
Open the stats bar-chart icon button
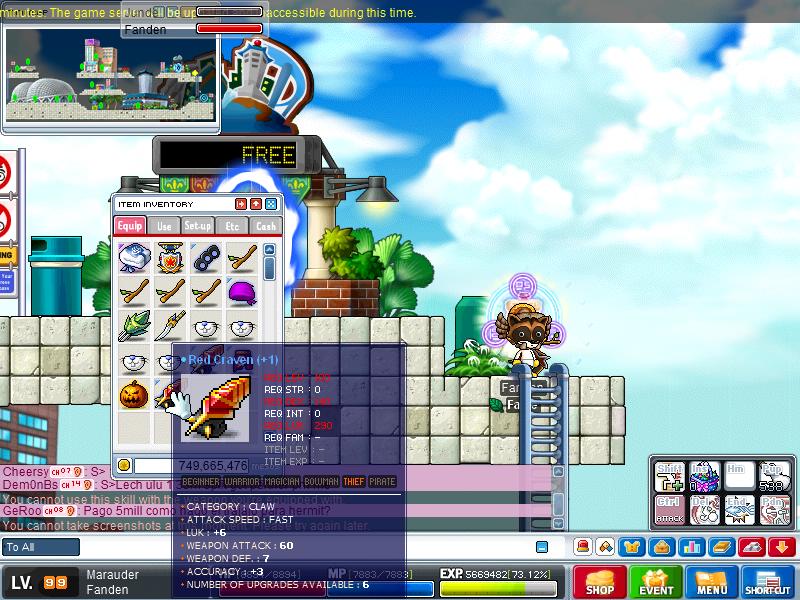click(690, 547)
